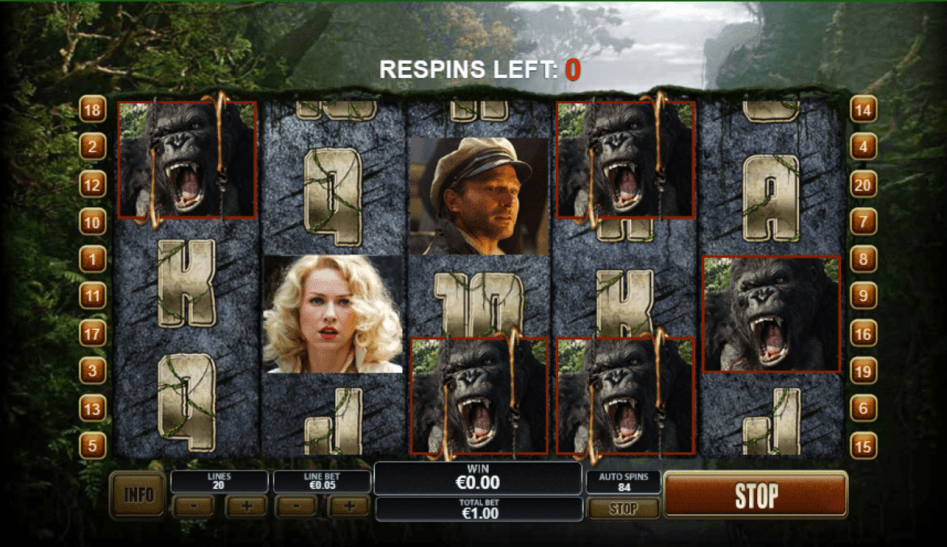Image resolution: width=947 pixels, height=547 pixels.
Task: Select payline number 5
Action: [93, 445]
